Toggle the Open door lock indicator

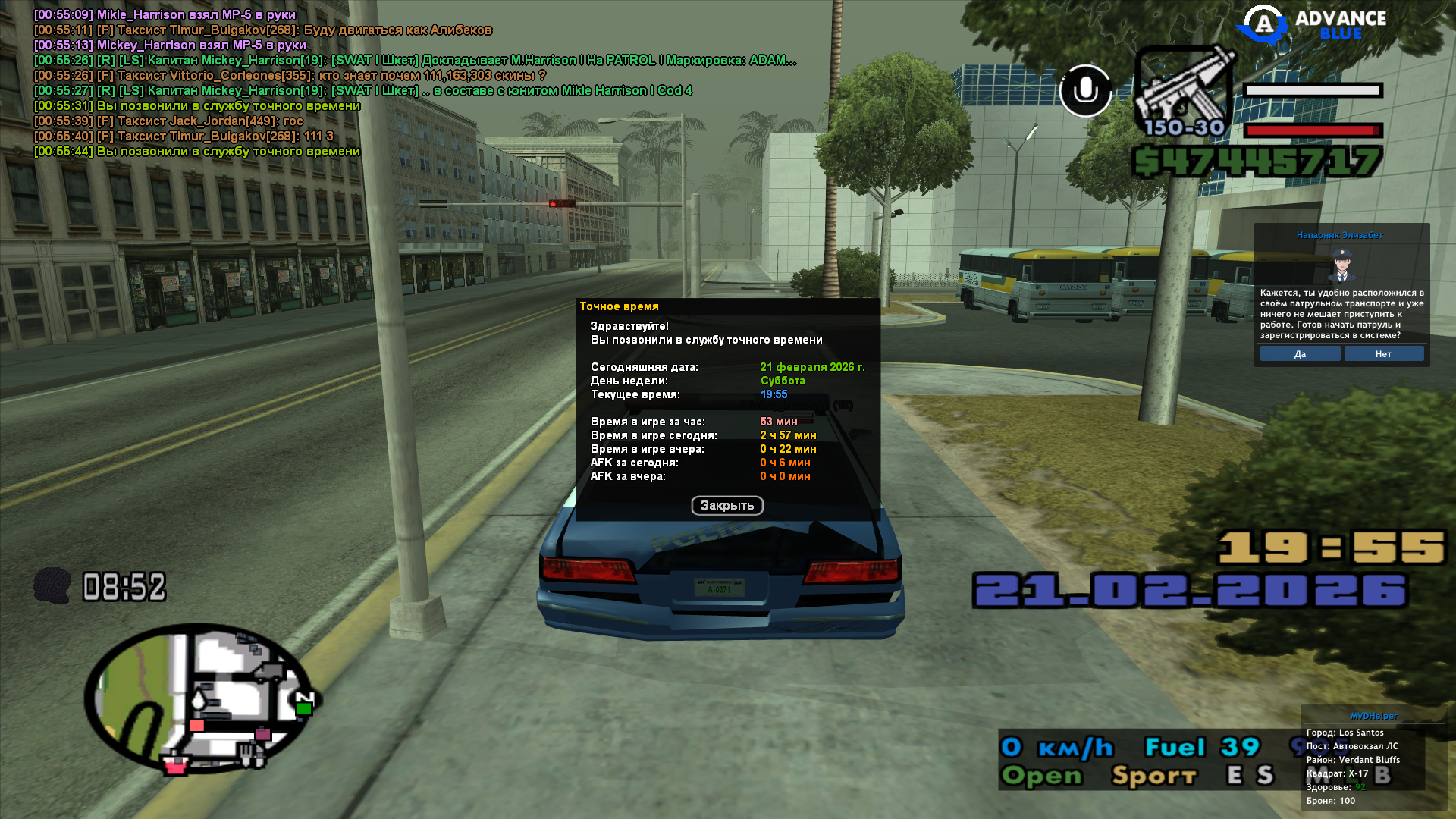[1042, 776]
